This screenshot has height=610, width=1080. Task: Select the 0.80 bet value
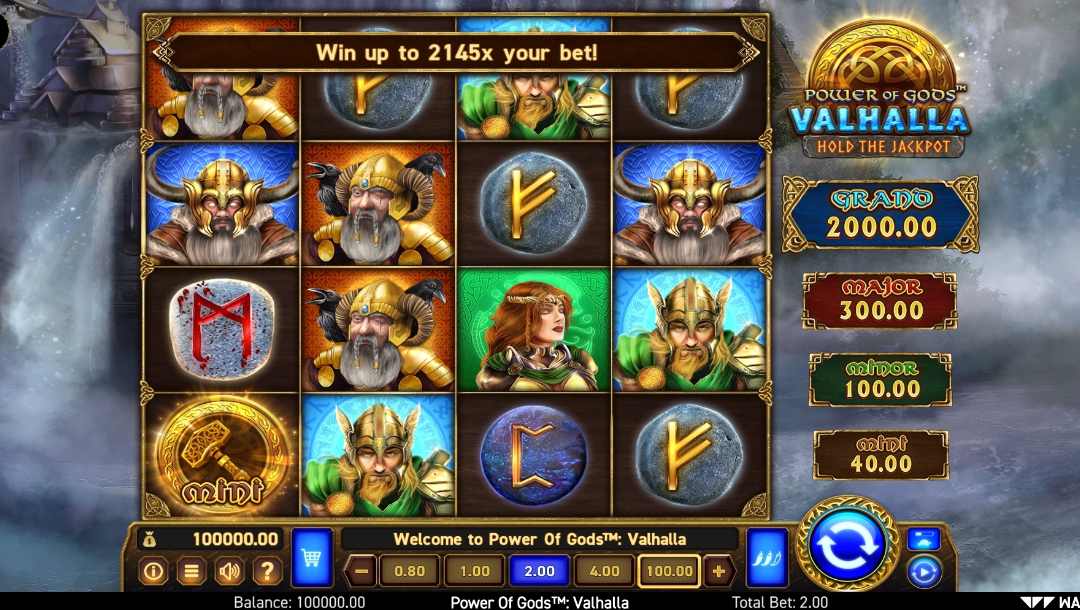click(409, 572)
